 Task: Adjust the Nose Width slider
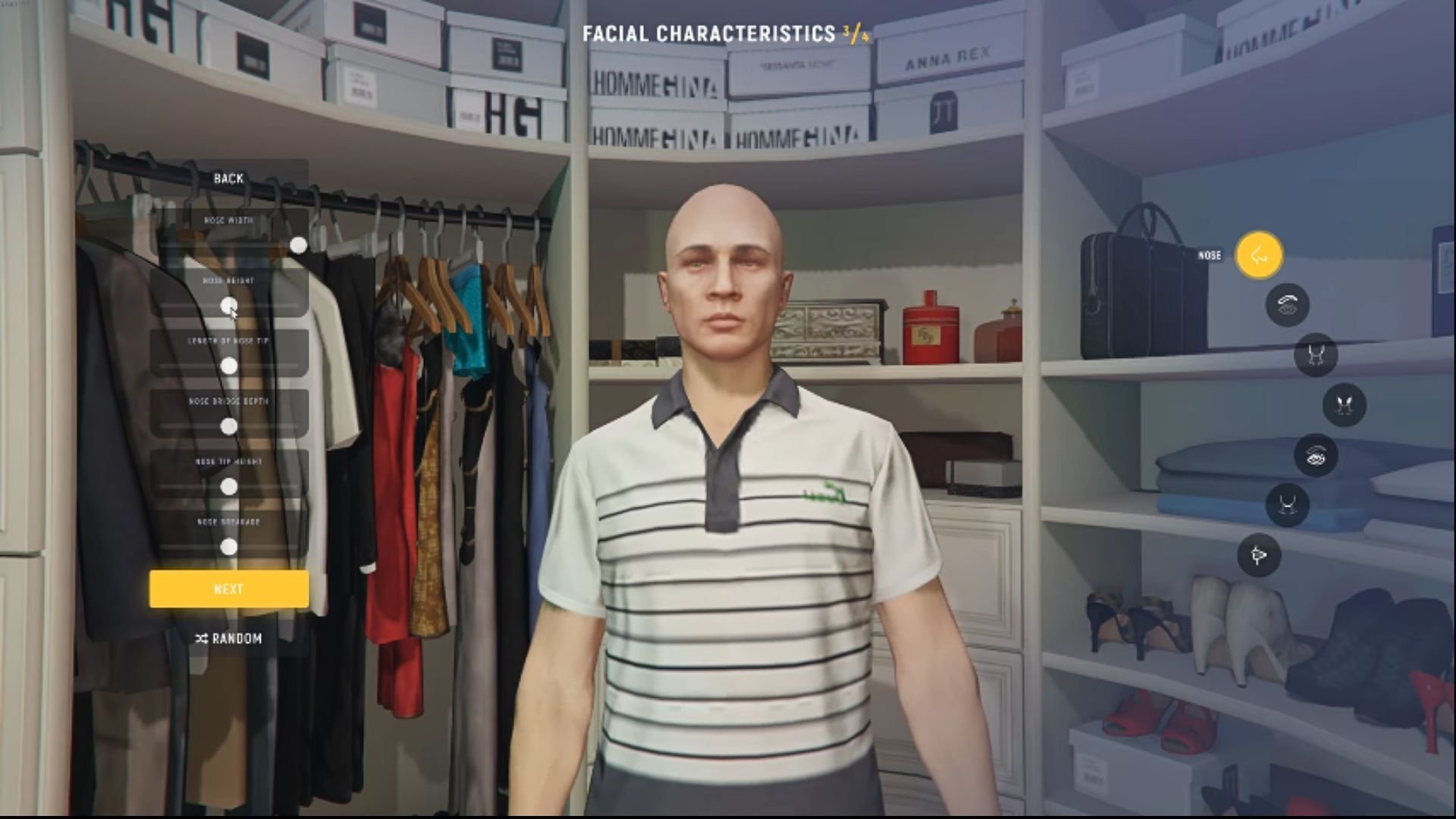pos(298,246)
